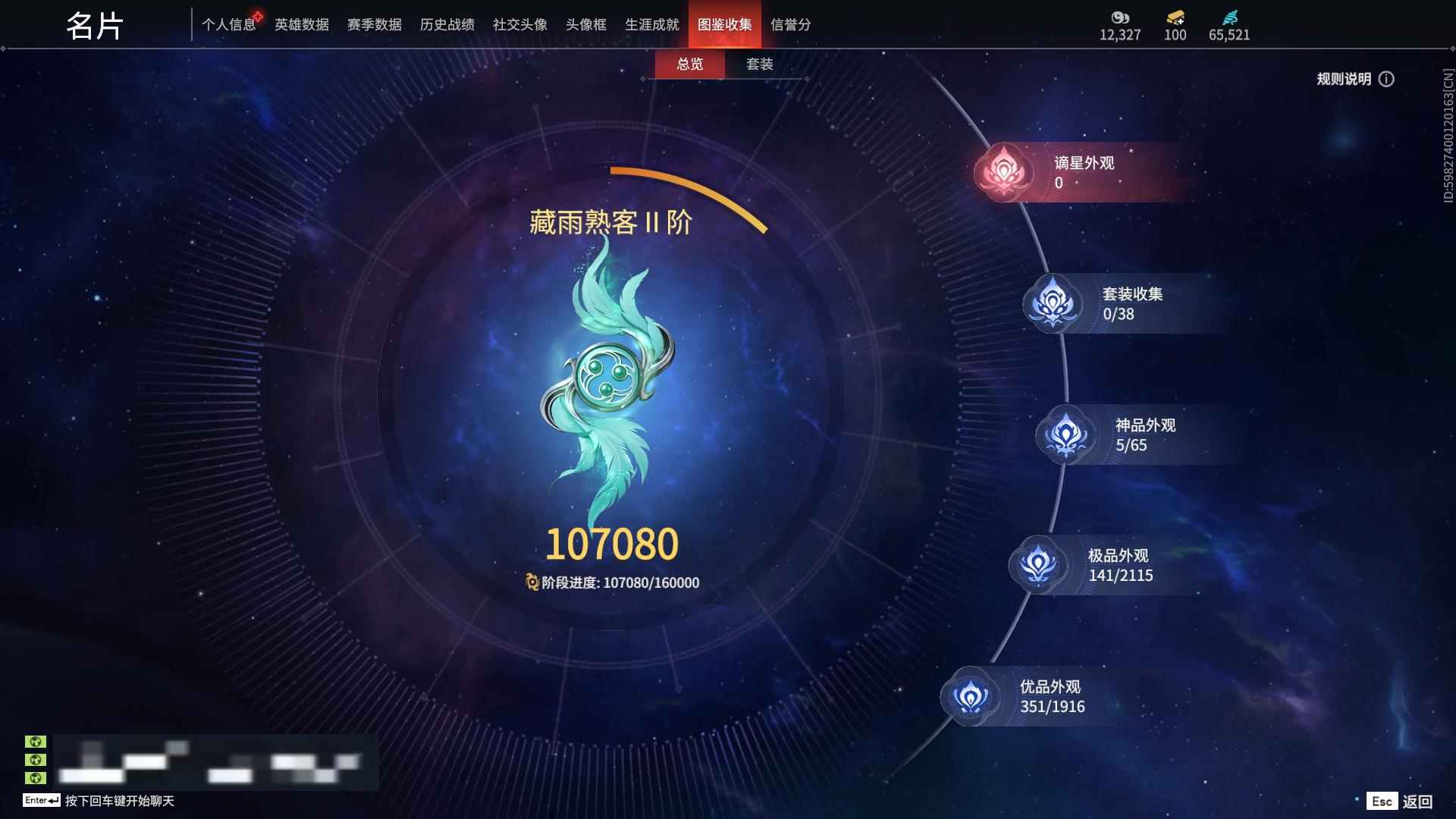Image resolution: width=1456 pixels, height=819 pixels.
Task: Select 英雄数据 from the top menu
Action: click(x=301, y=24)
